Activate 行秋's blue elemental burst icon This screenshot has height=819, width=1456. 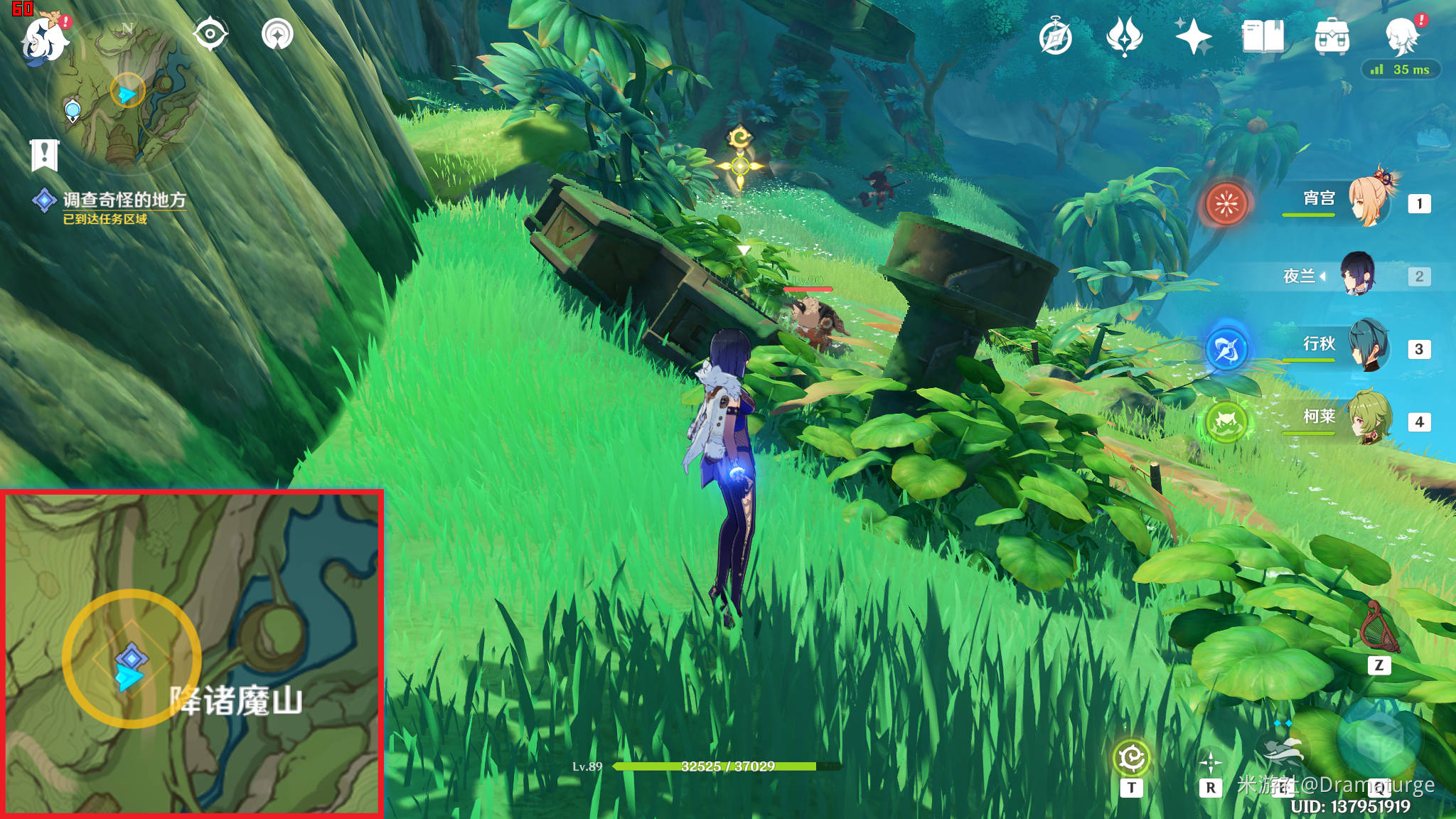point(1226,349)
